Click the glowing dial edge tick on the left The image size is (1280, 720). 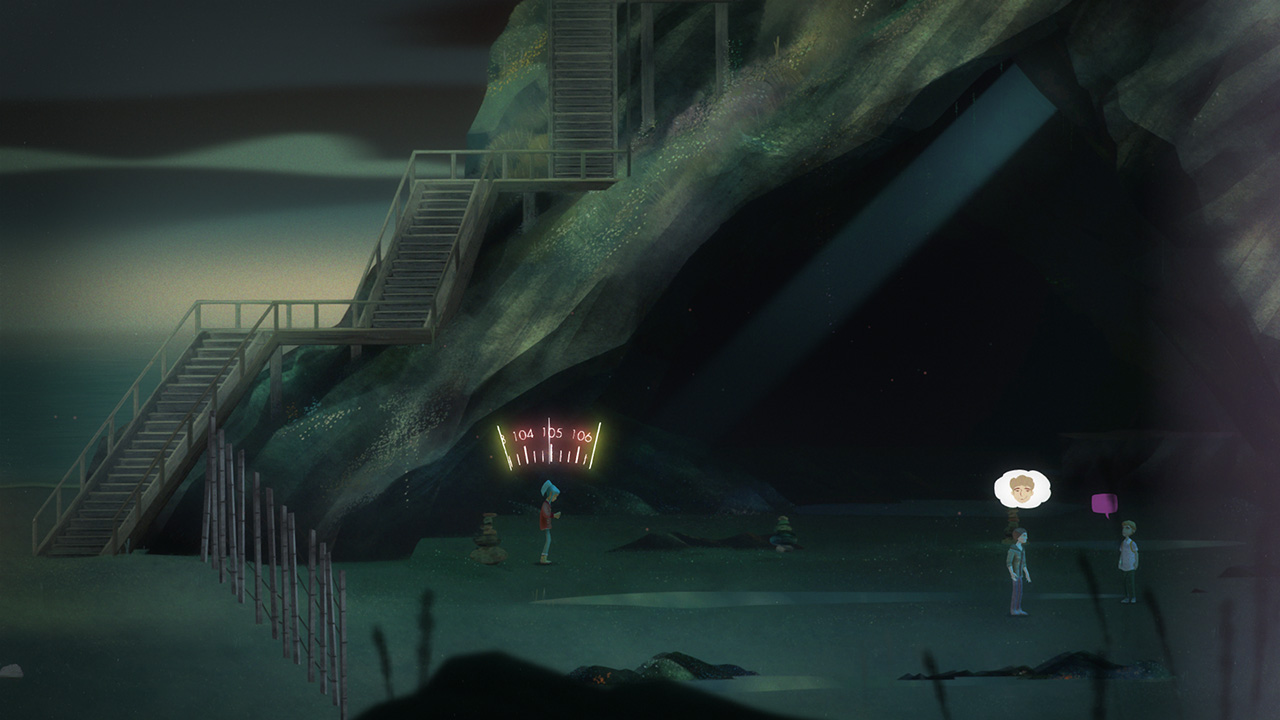click(502, 445)
